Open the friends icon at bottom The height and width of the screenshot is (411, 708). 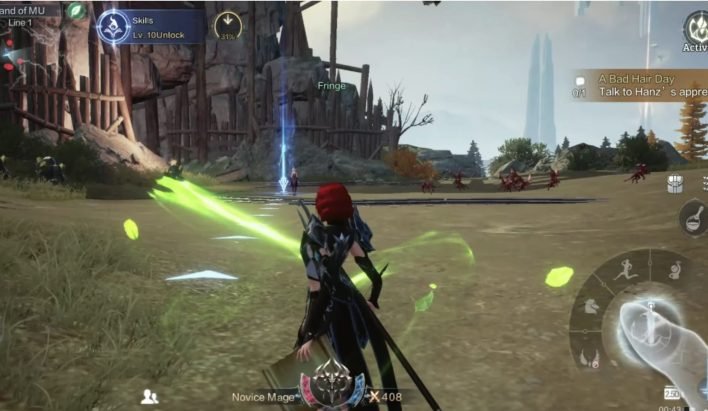(150, 396)
